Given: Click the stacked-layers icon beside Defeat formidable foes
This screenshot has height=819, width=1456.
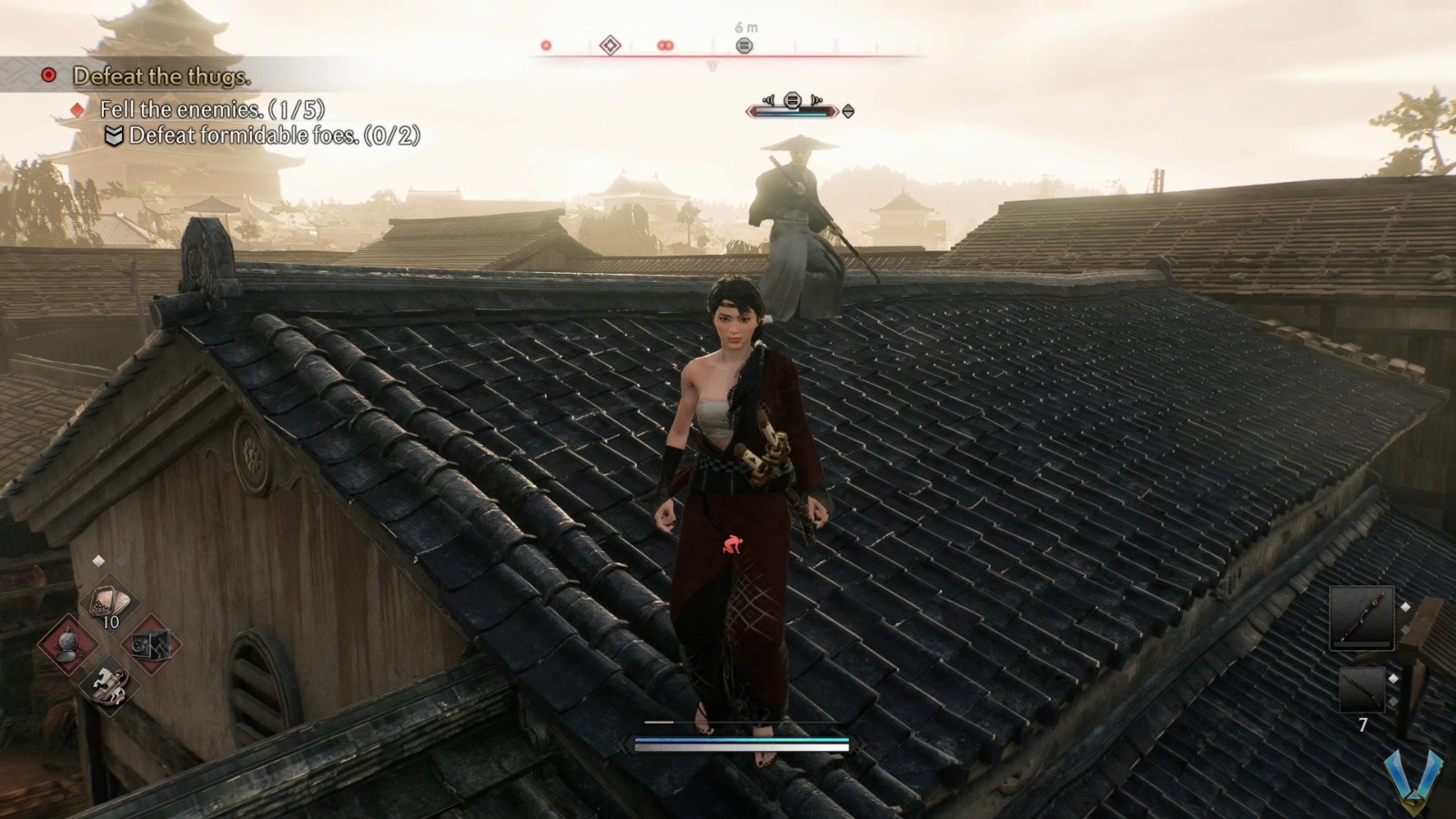Looking at the screenshot, I should 114,136.
